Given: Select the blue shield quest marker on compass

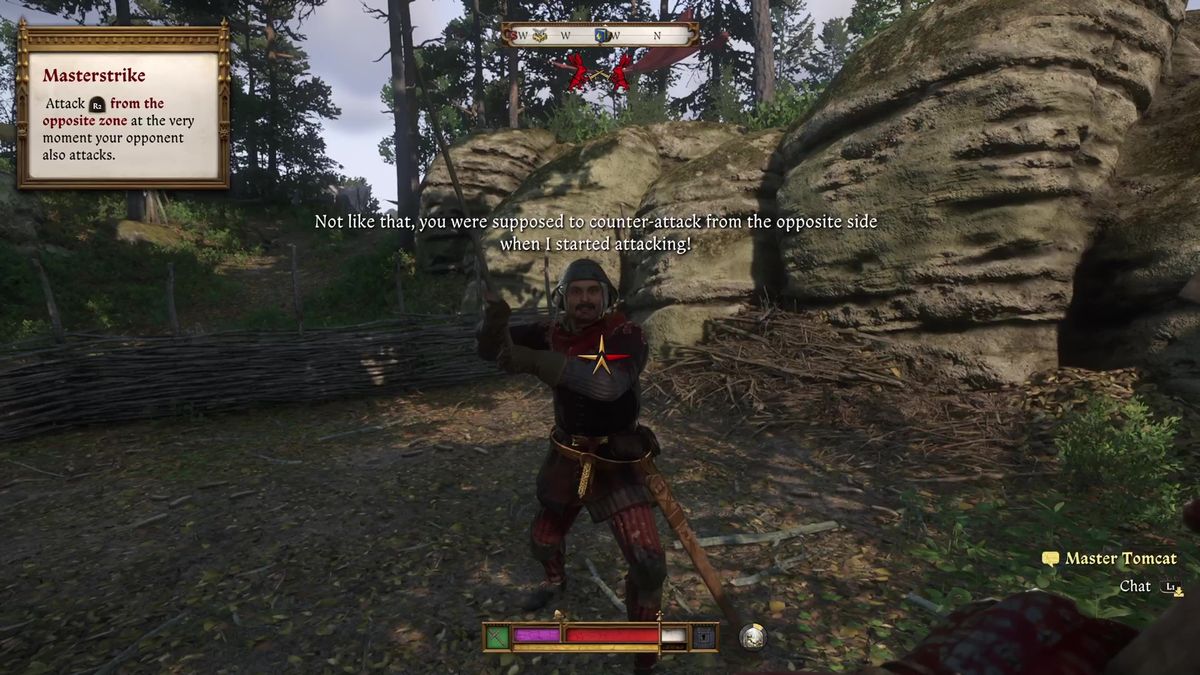Looking at the screenshot, I should click(x=603, y=35).
